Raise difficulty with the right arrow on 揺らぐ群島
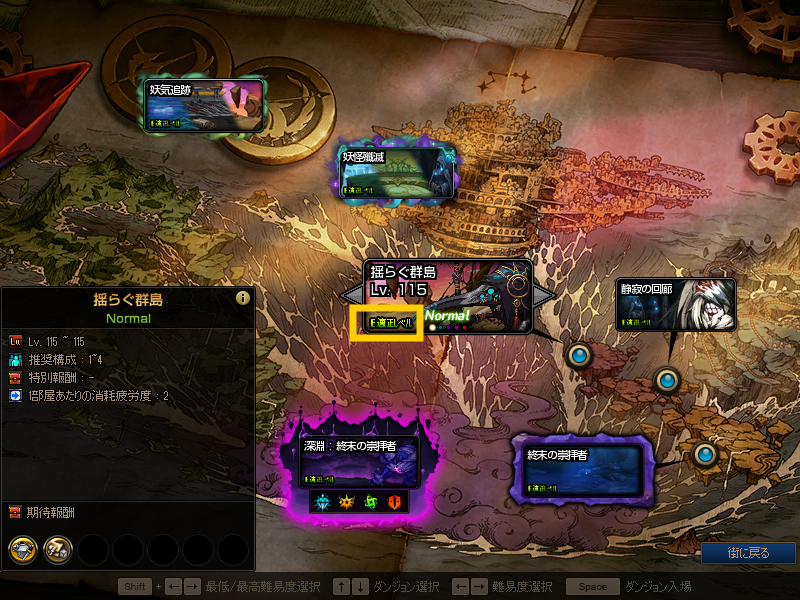Image resolution: width=800 pixels, height=600 pixels. (x=542, y=296)
